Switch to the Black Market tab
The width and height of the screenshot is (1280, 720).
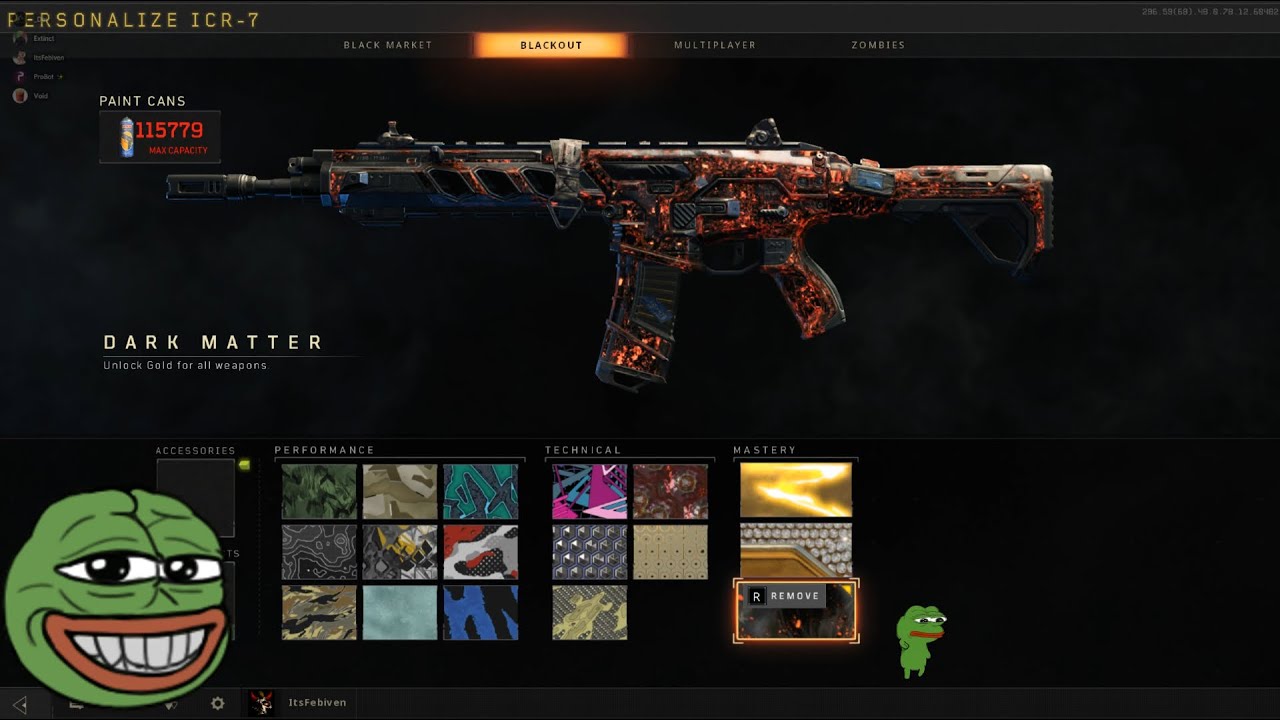(x=388, y=45)
